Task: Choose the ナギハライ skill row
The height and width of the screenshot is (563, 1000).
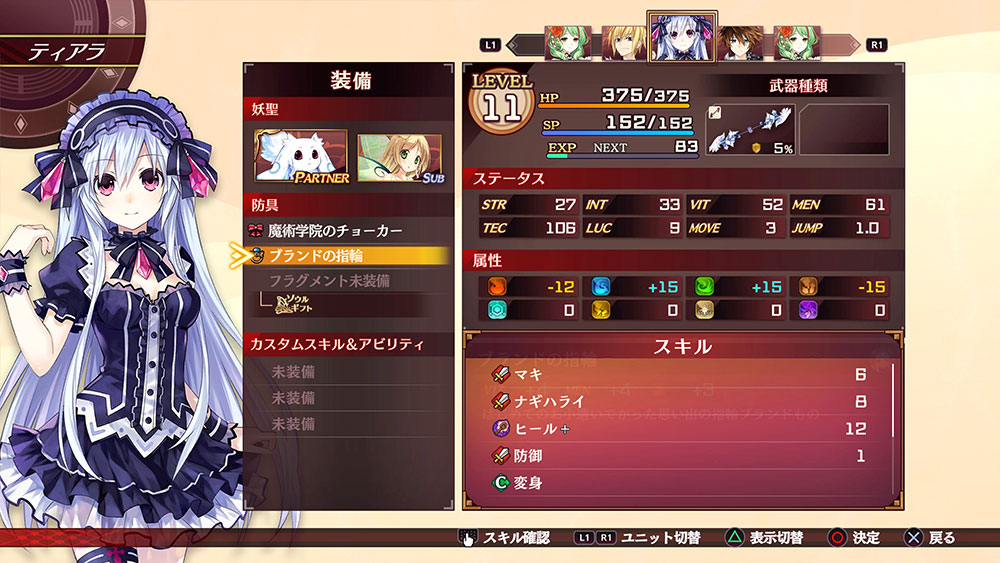Action: click(x=680, y=402)
